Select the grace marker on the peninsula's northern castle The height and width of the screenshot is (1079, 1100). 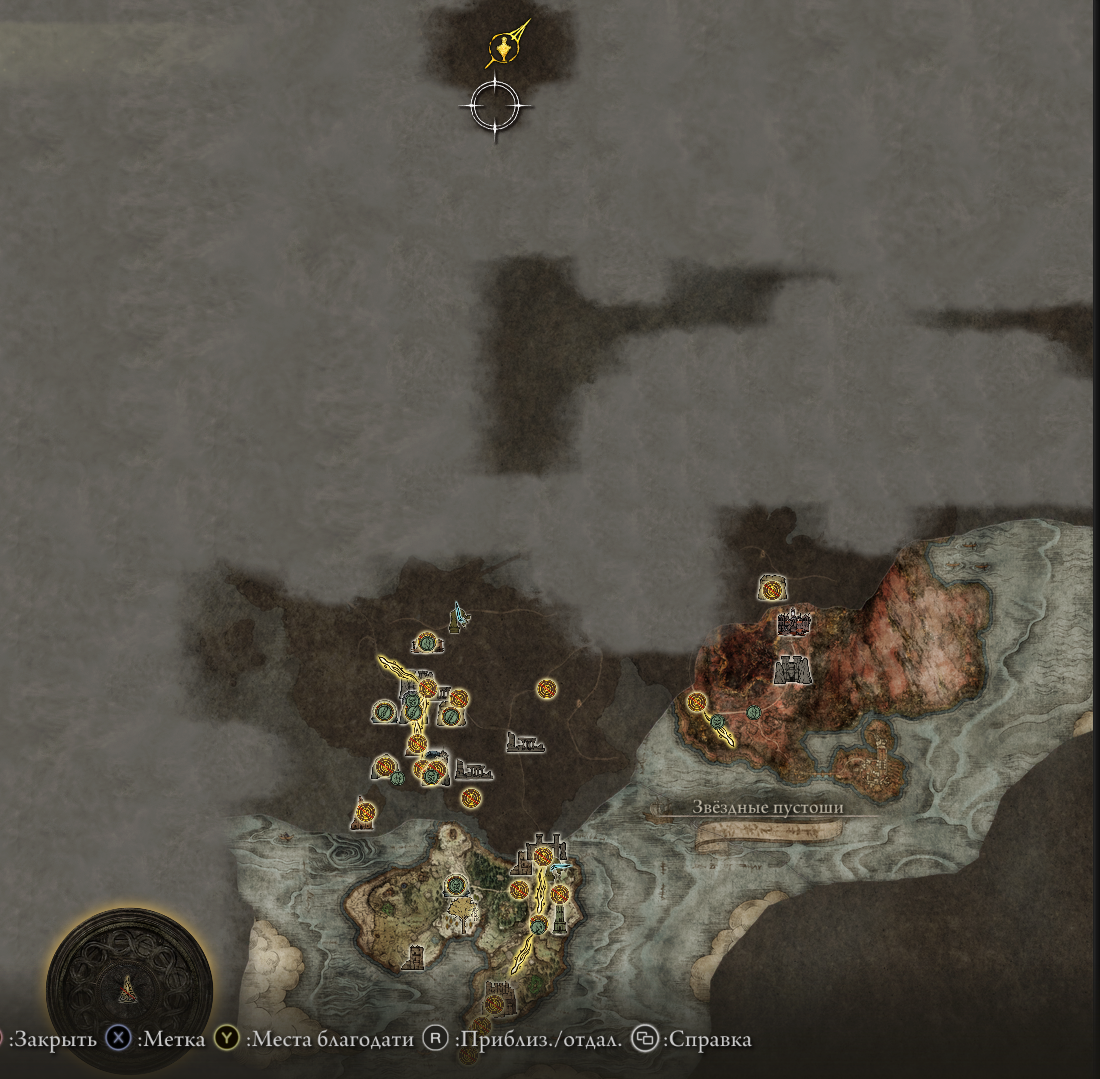pos(543,856)
